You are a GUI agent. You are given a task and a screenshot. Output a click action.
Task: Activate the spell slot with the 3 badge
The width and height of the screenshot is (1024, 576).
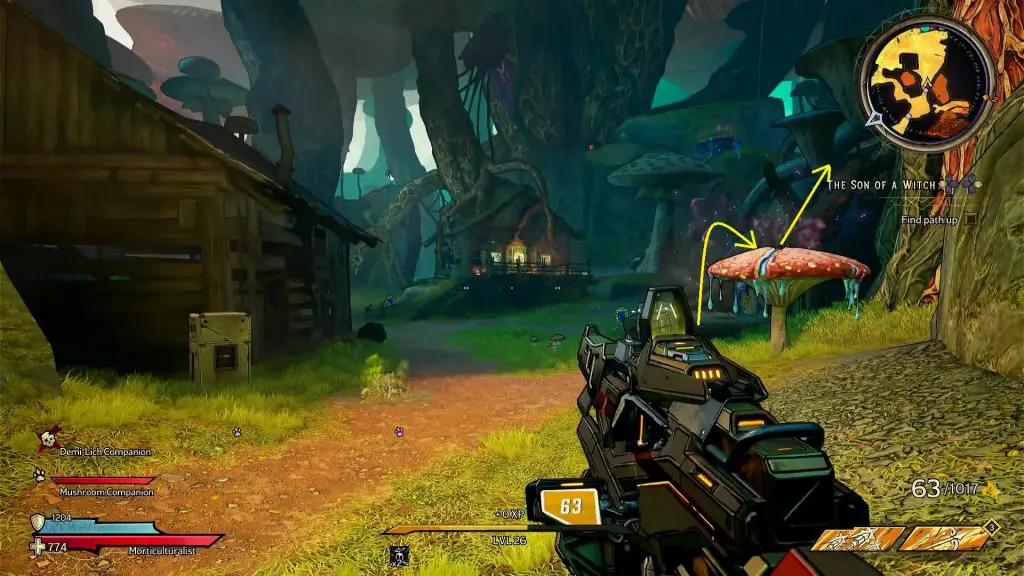(x=945, y=537)
